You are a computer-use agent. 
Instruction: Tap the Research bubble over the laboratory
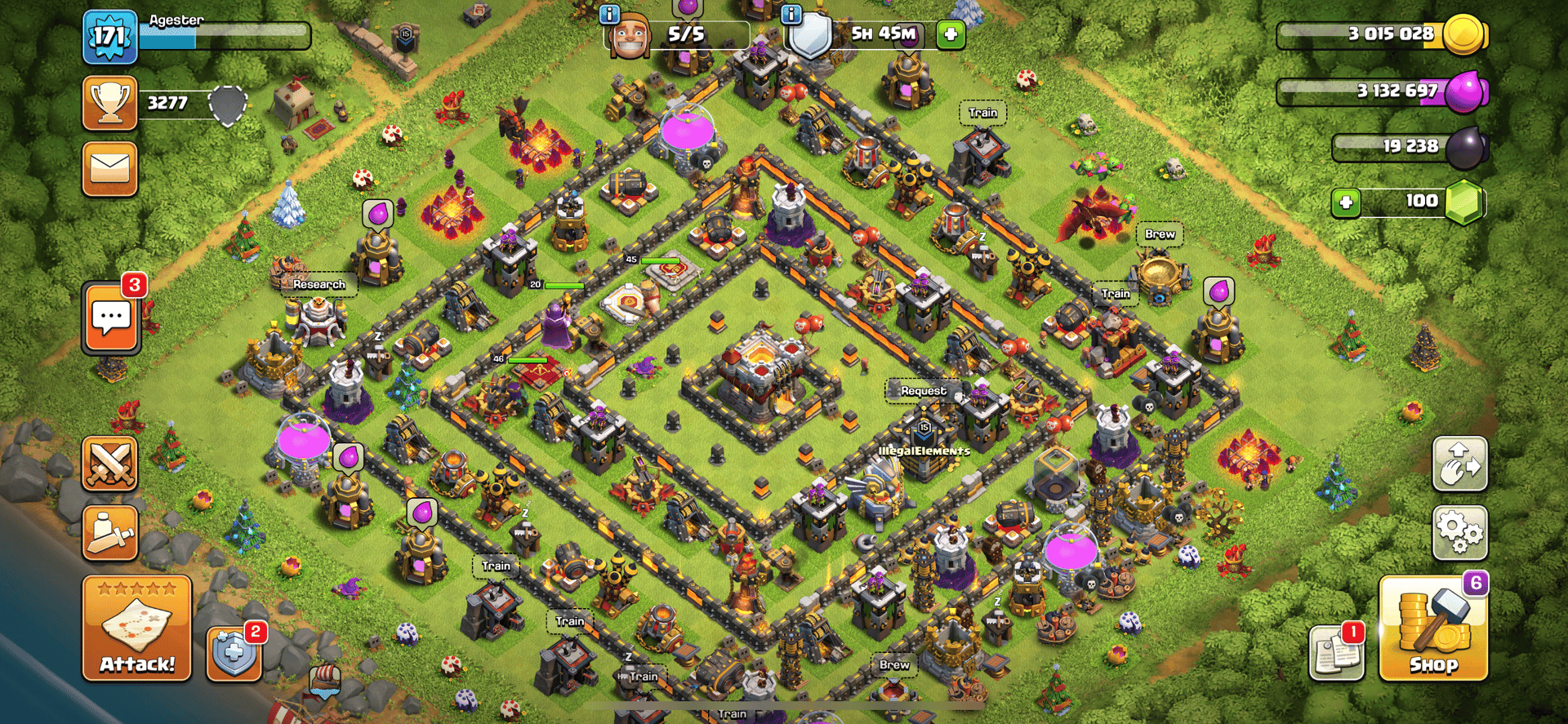tap(318, 284)
